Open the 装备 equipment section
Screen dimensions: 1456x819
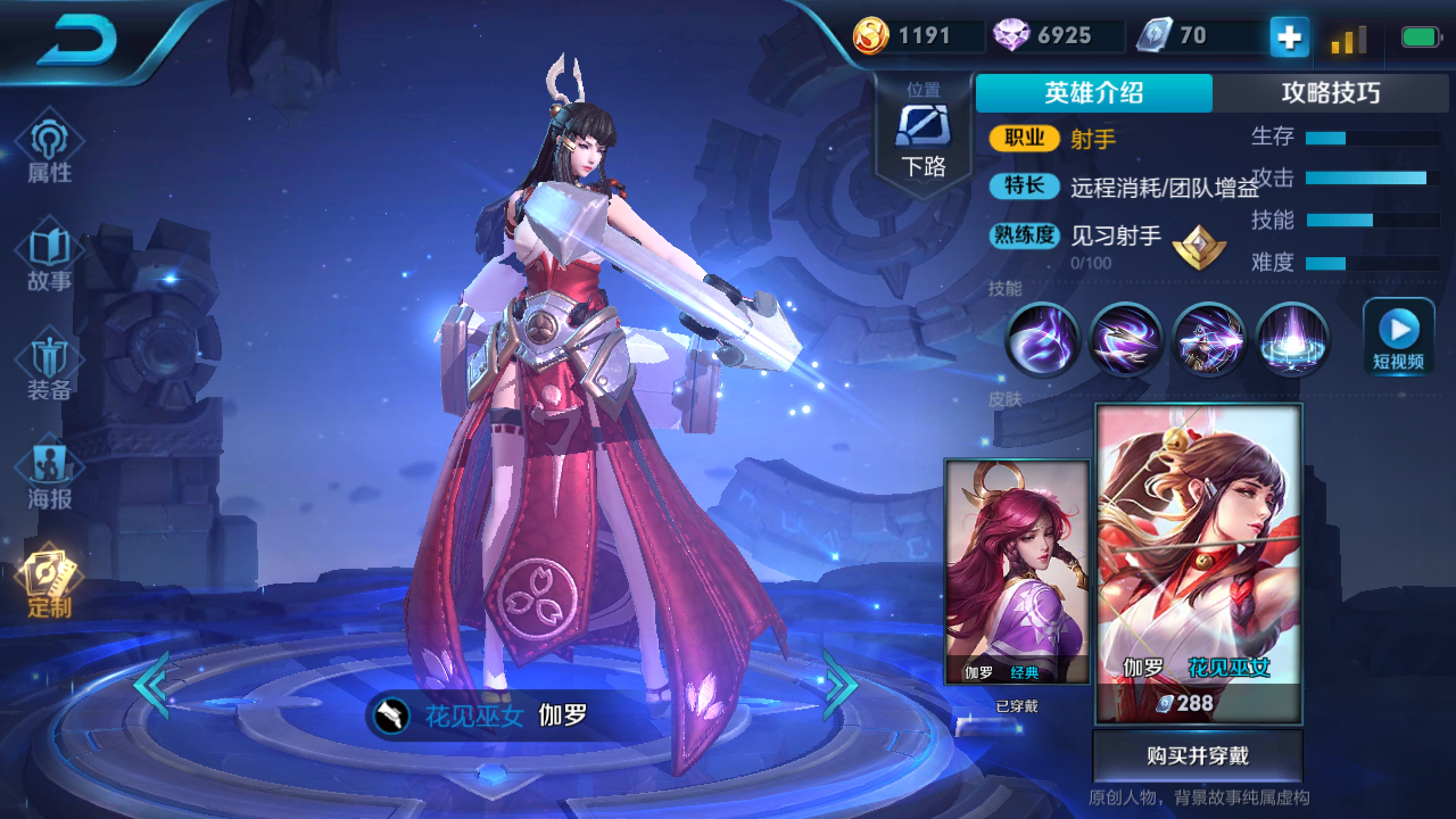[50, 370]
